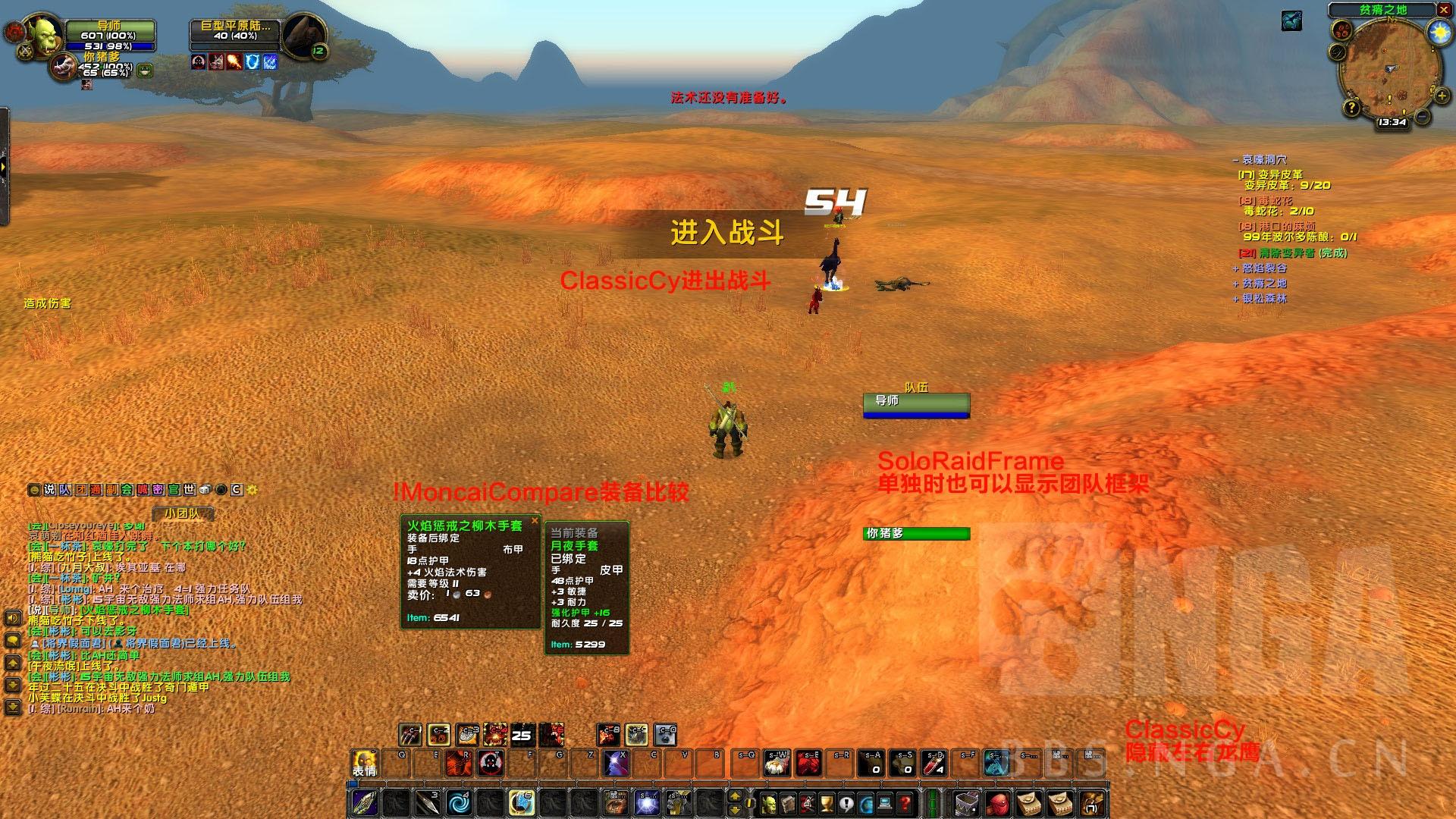This screenshot has height=819, width=1456.
Task: Zoom in the minimap with plus button
Action: (x=1440, y=96)
